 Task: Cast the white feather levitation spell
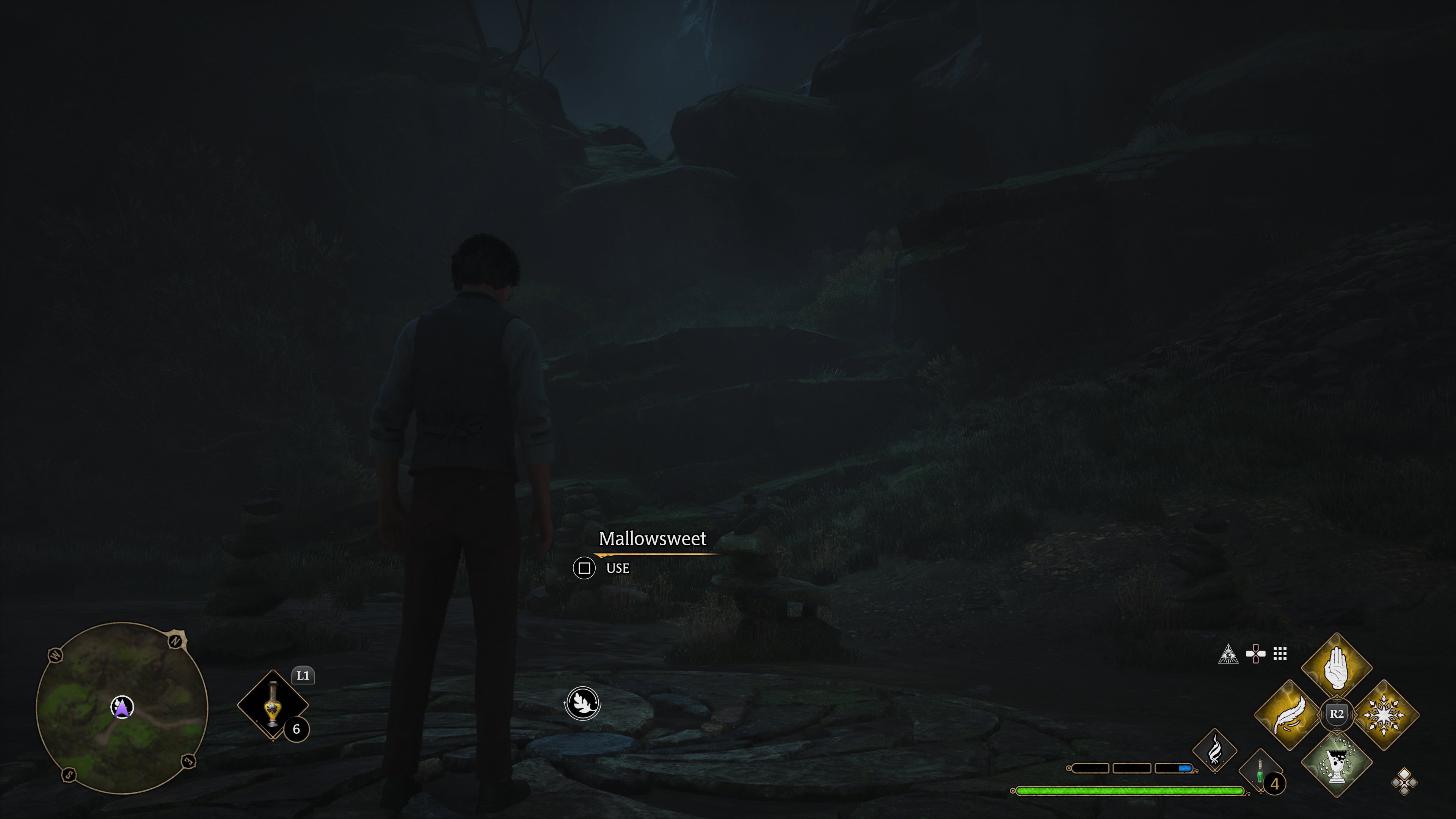(1290, 714)
